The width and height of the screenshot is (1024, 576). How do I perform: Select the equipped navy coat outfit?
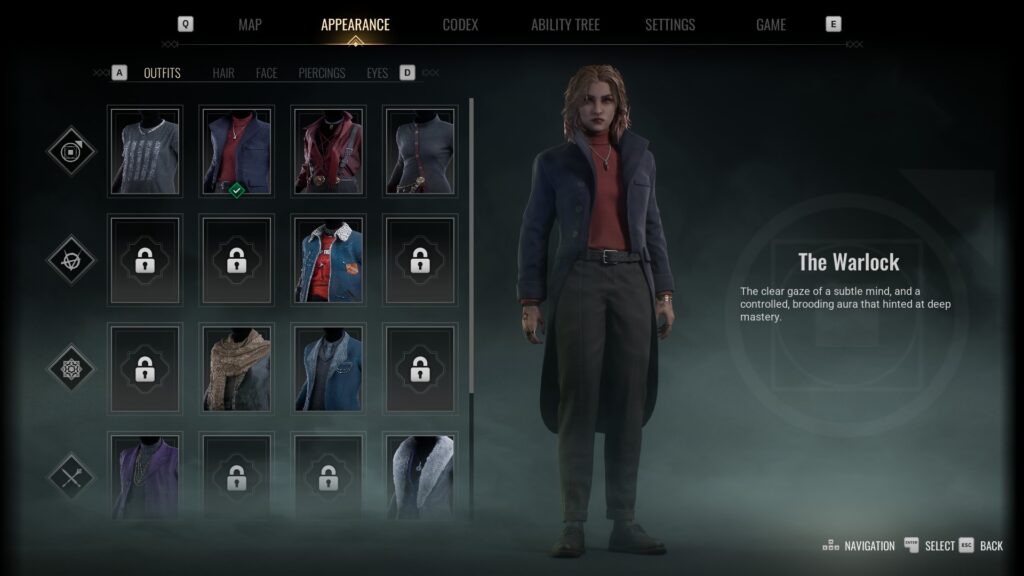point(237,151)
